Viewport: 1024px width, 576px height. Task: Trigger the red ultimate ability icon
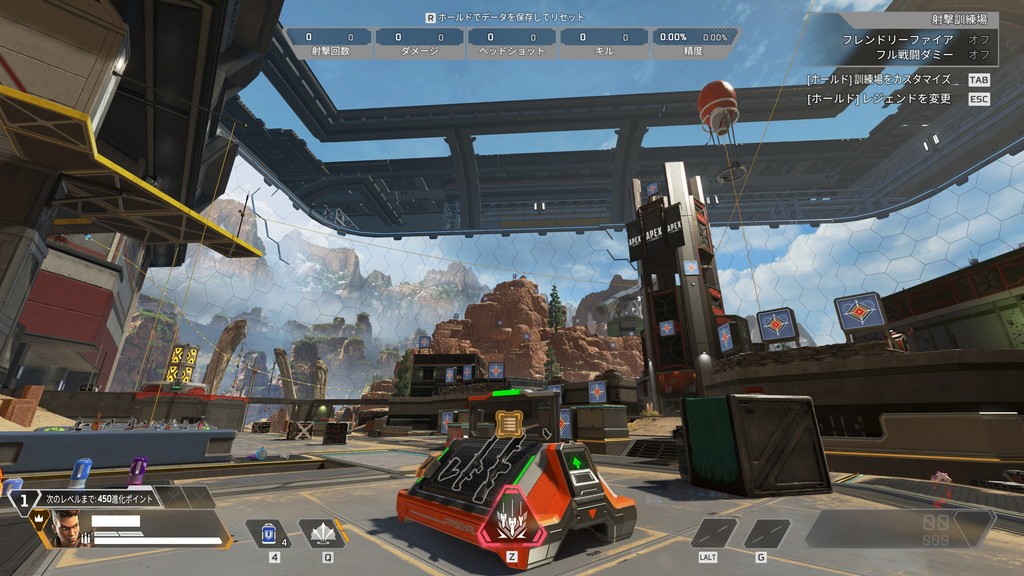[x=514, y=519]
